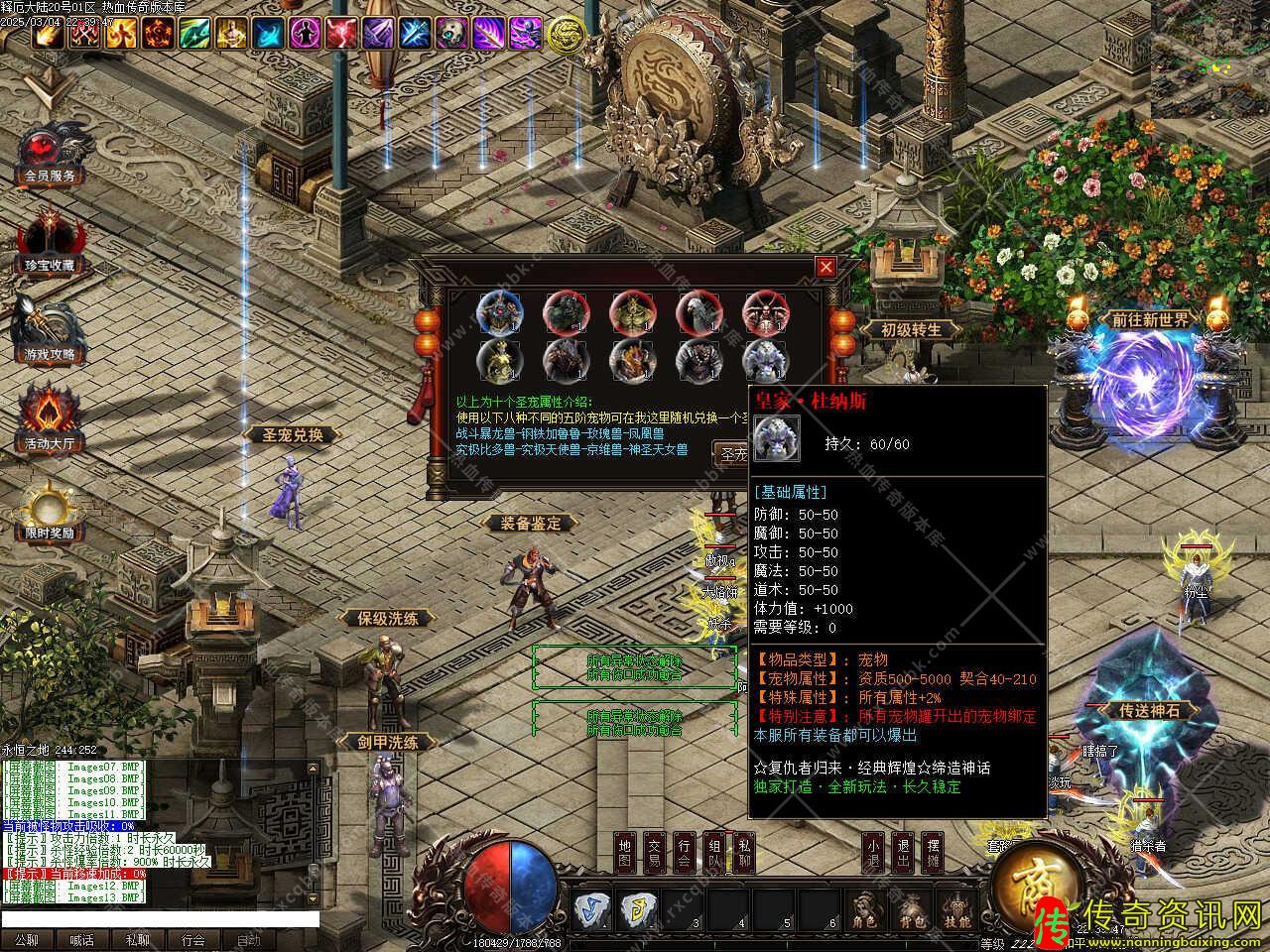1270x952 pixels.
Task: Close the pet exchange dialog
Action: [825, 267]
